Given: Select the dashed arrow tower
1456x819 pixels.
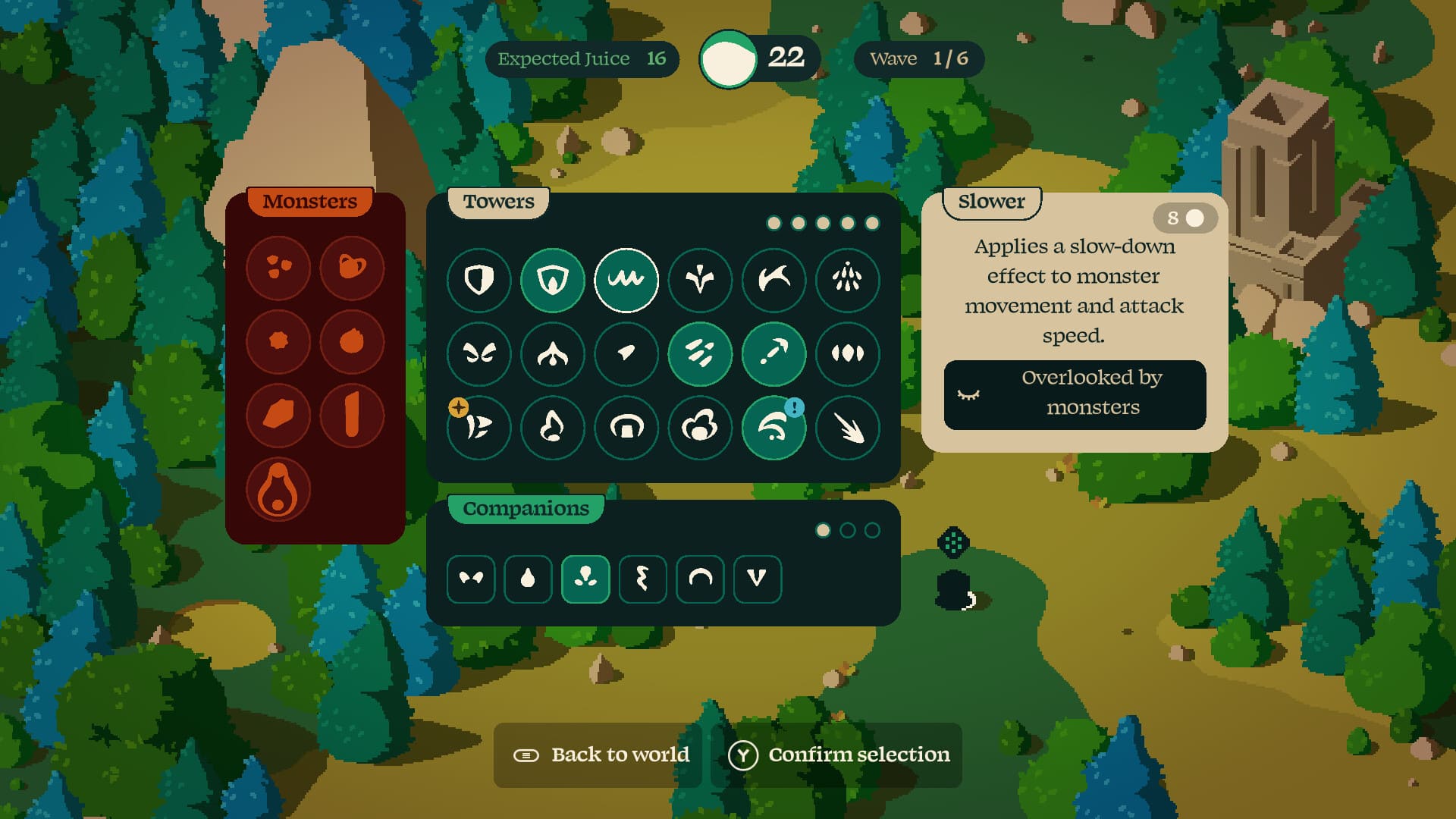Looking at the screenshot, I should tap(773, 353).
